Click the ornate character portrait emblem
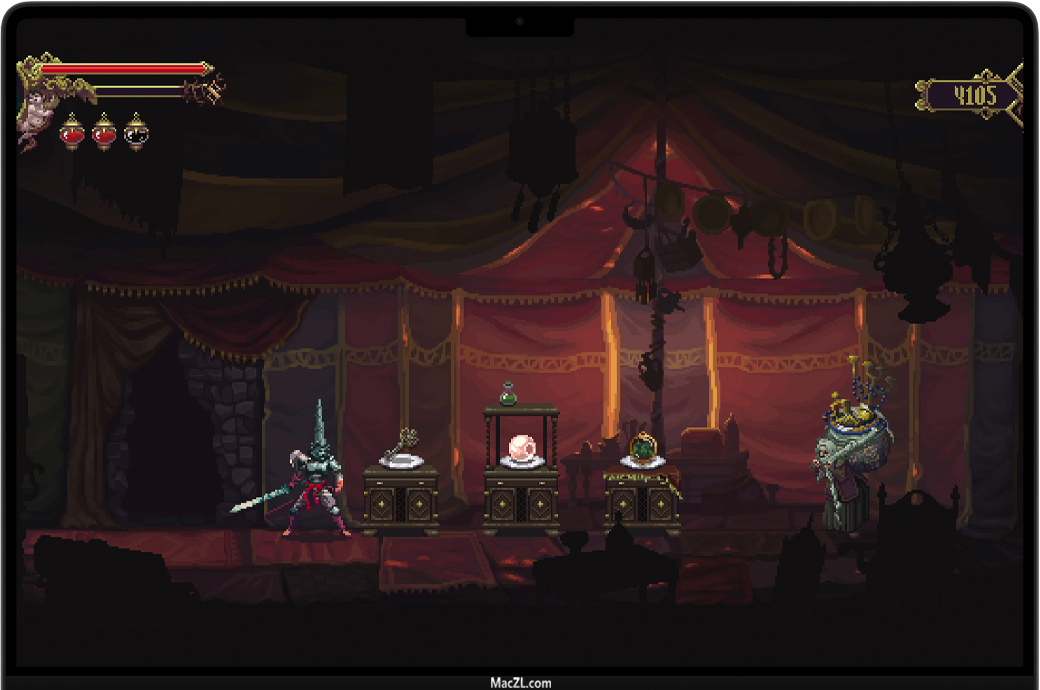 click(34, 110)
